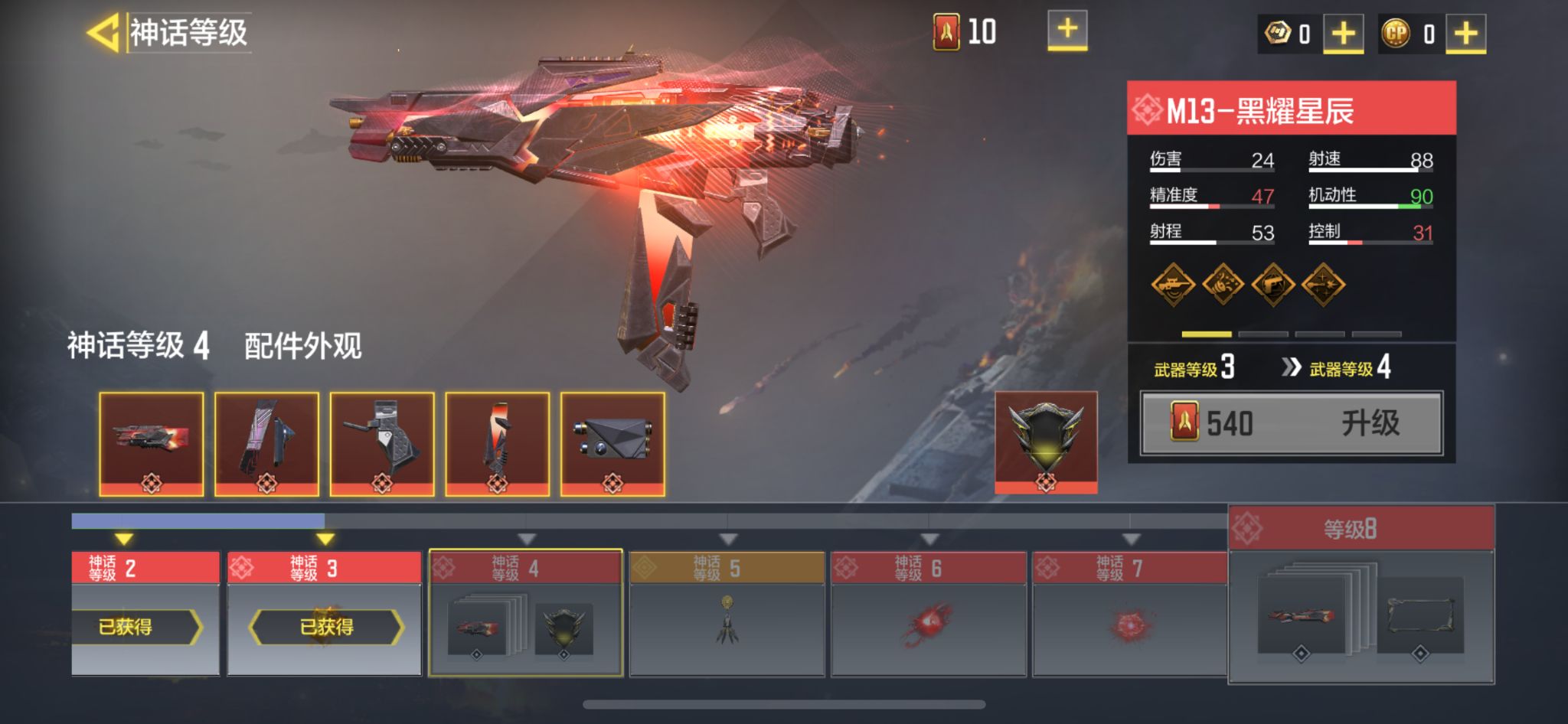Add more mythic upgrade cards with plus button

pyautogui.click(x=1067, y=31)
